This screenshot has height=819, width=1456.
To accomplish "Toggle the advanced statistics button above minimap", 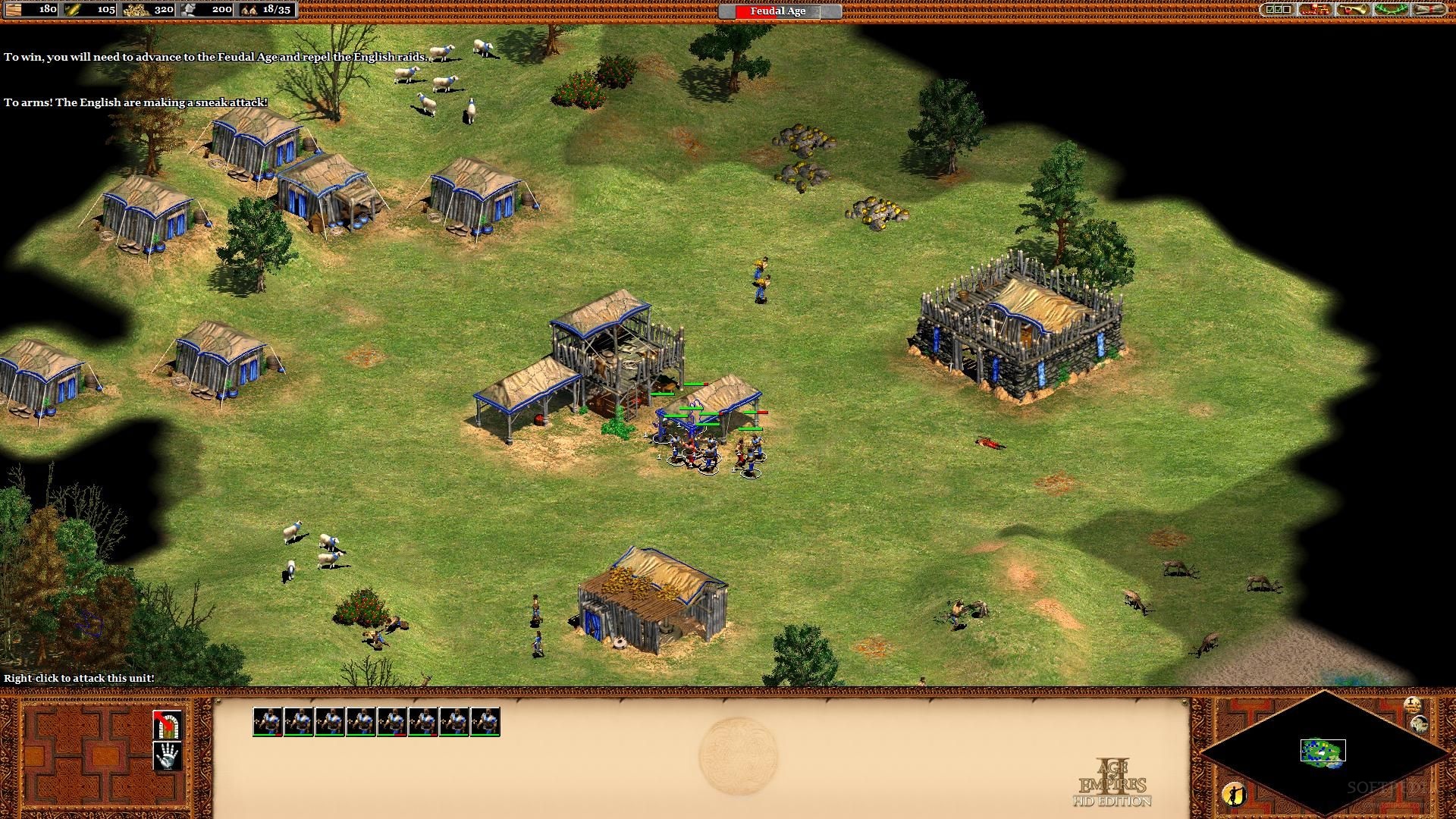I will click(x=1412, y=704).
